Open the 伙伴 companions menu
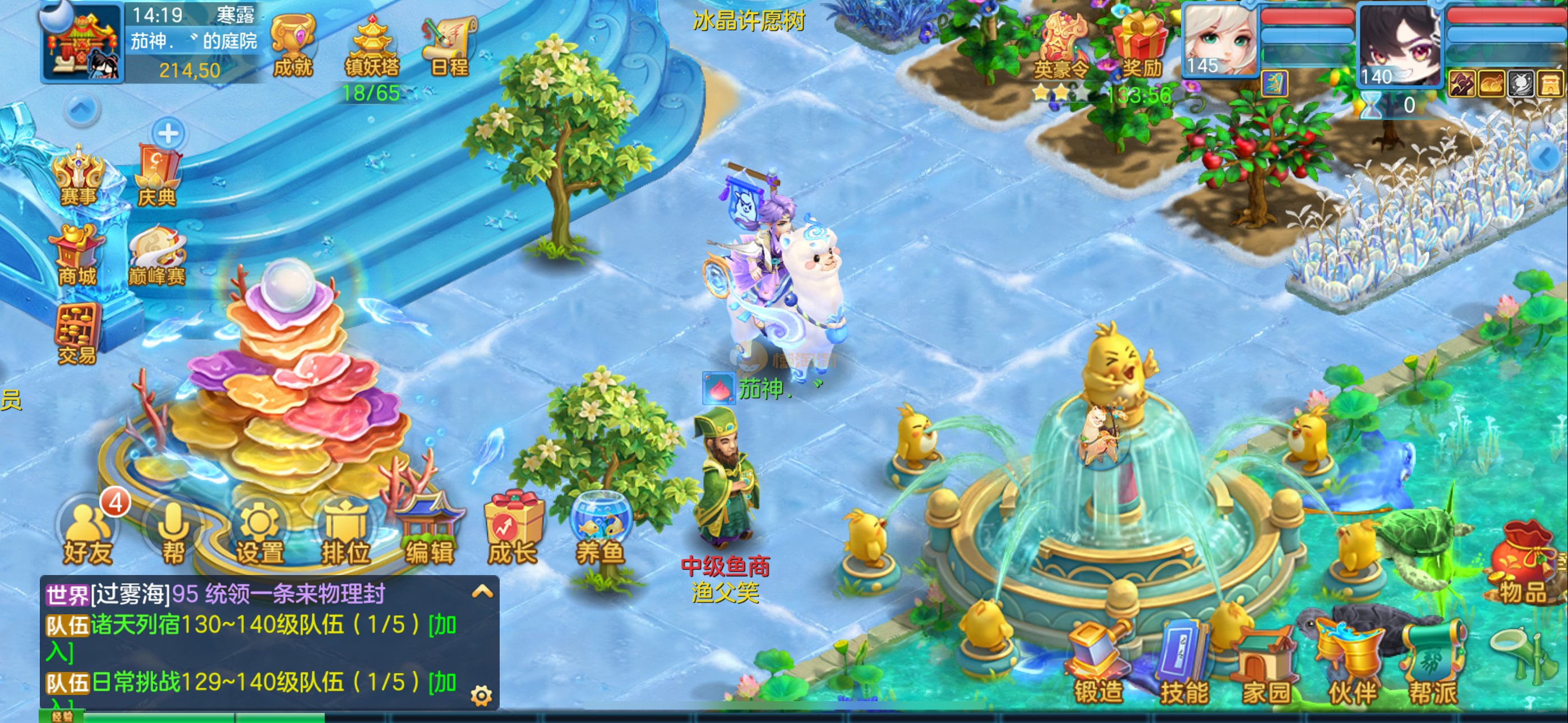This screenshot has height=723, width=1568. [x=1352, y=666]
